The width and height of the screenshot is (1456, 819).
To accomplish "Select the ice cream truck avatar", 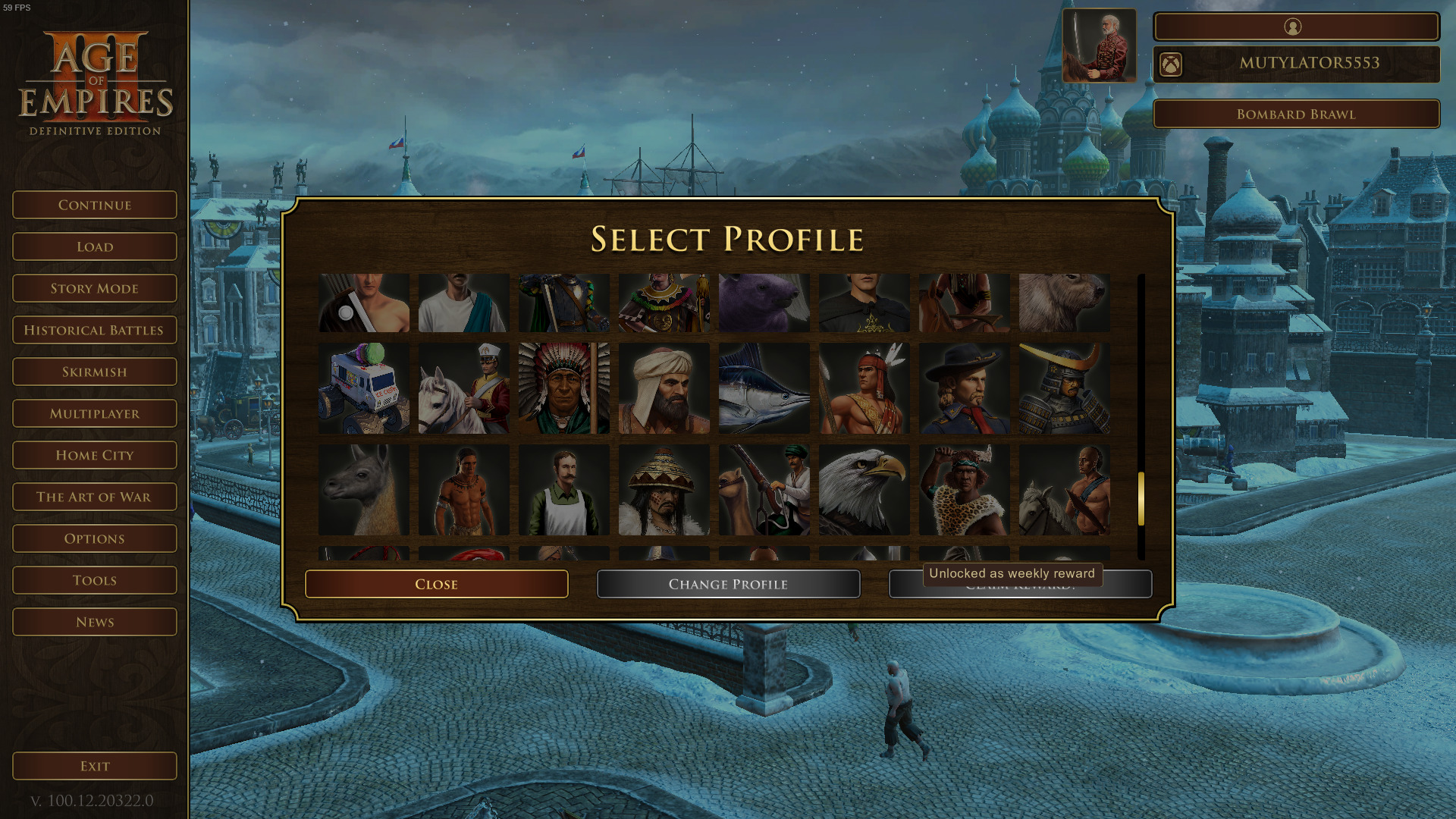I will click(364, 388).
